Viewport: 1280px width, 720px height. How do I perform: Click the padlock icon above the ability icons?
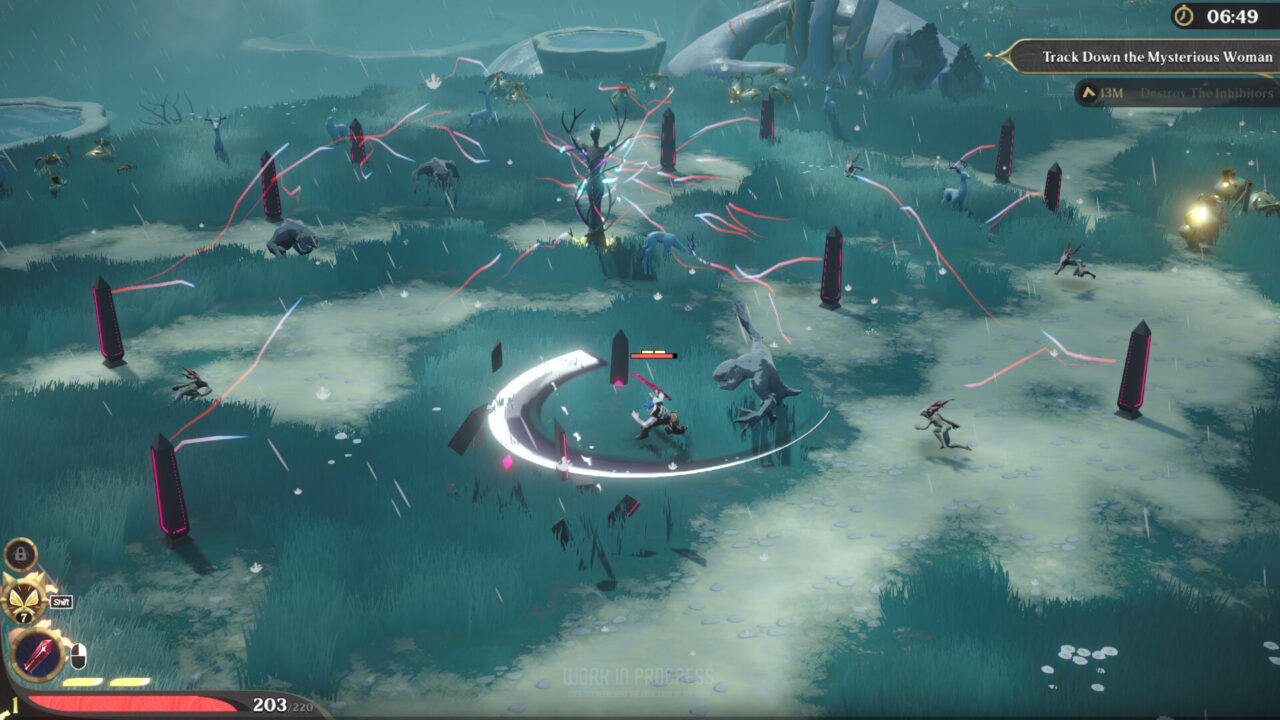click(21, 553)
